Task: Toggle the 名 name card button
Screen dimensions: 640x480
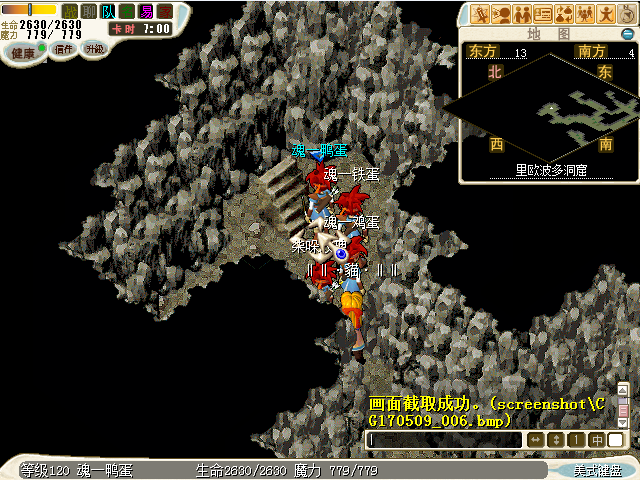Action: [126, 11]
